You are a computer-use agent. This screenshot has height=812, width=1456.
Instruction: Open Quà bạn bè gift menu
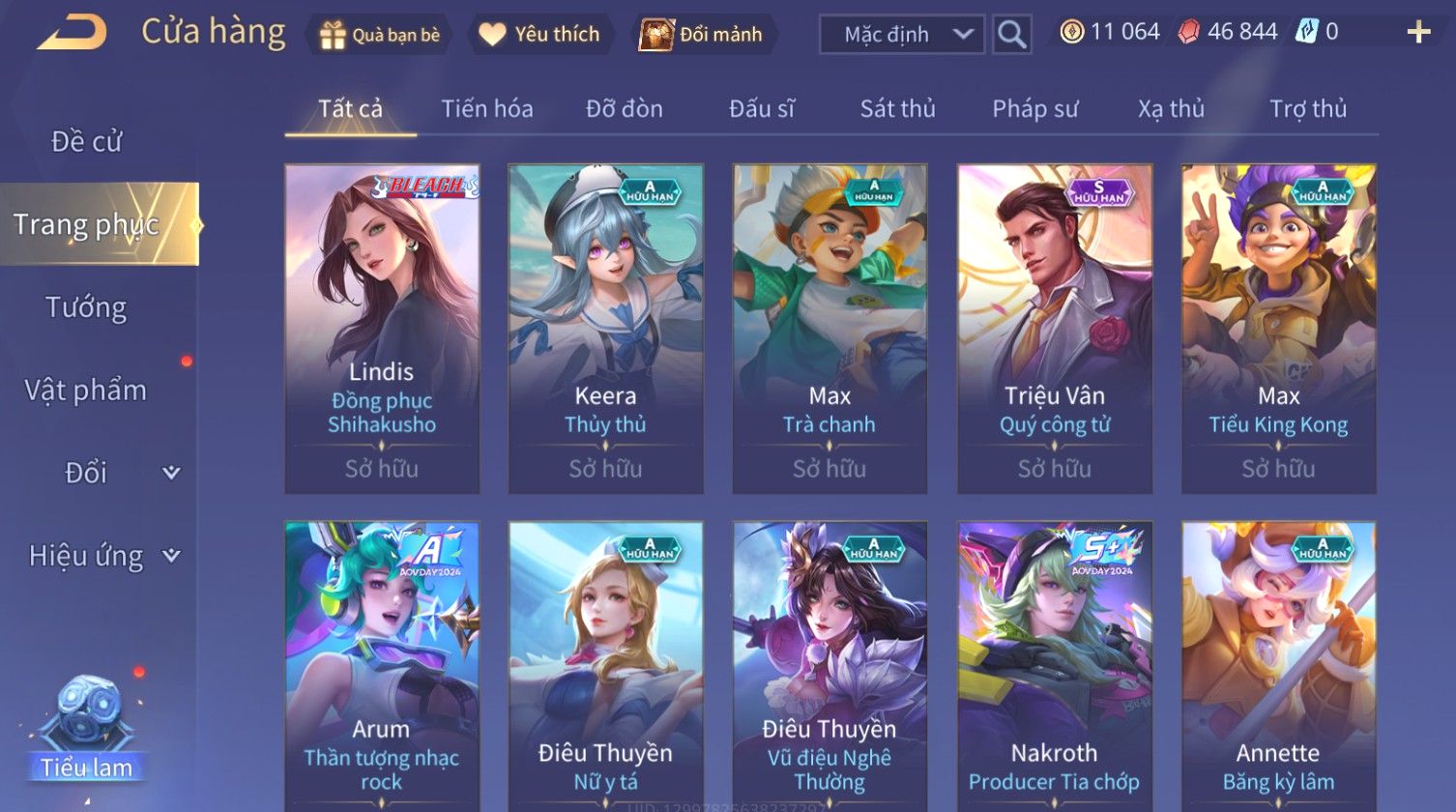379,35
